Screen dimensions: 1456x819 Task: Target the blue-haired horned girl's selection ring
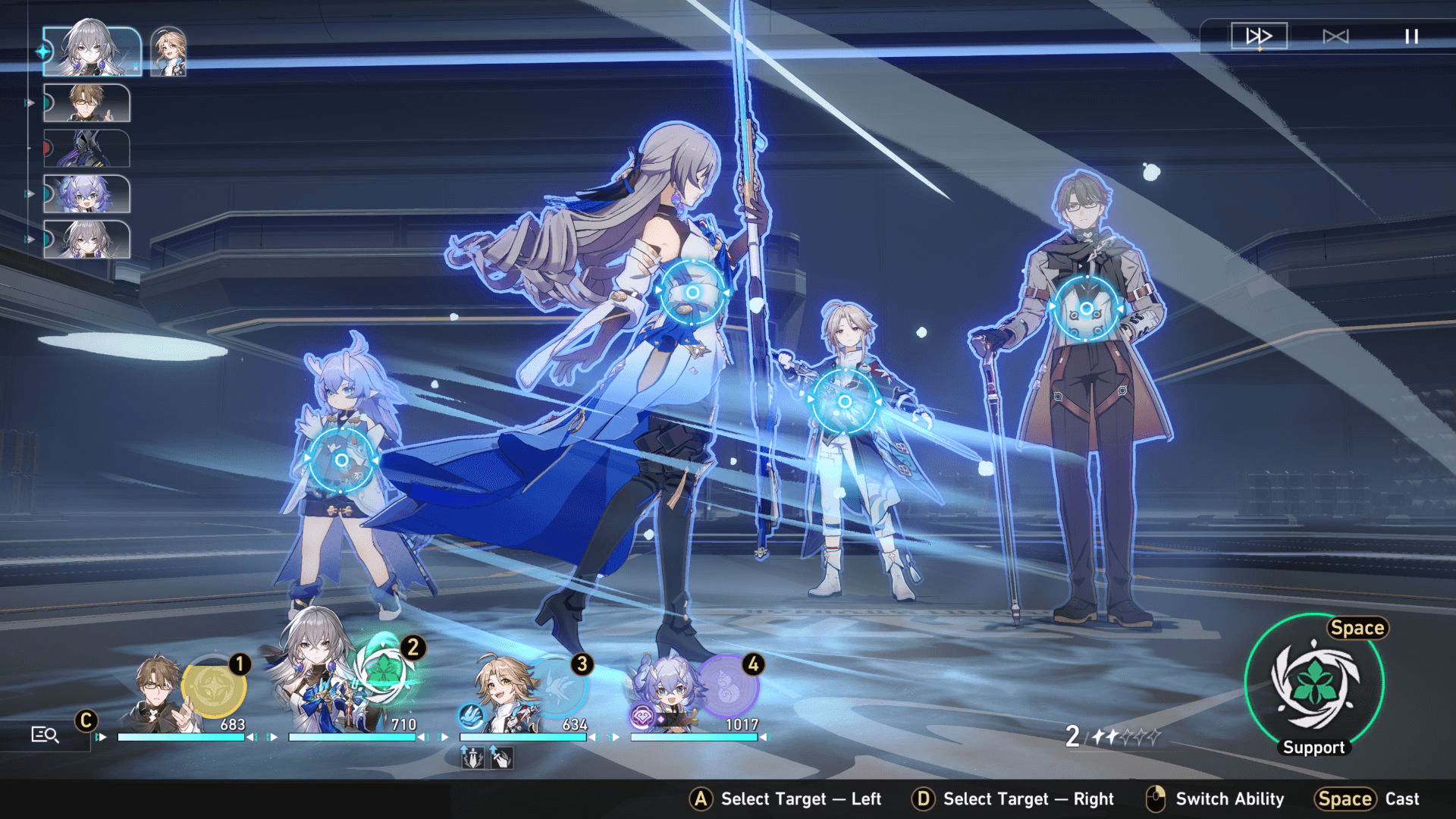click(x=341, y=460)
